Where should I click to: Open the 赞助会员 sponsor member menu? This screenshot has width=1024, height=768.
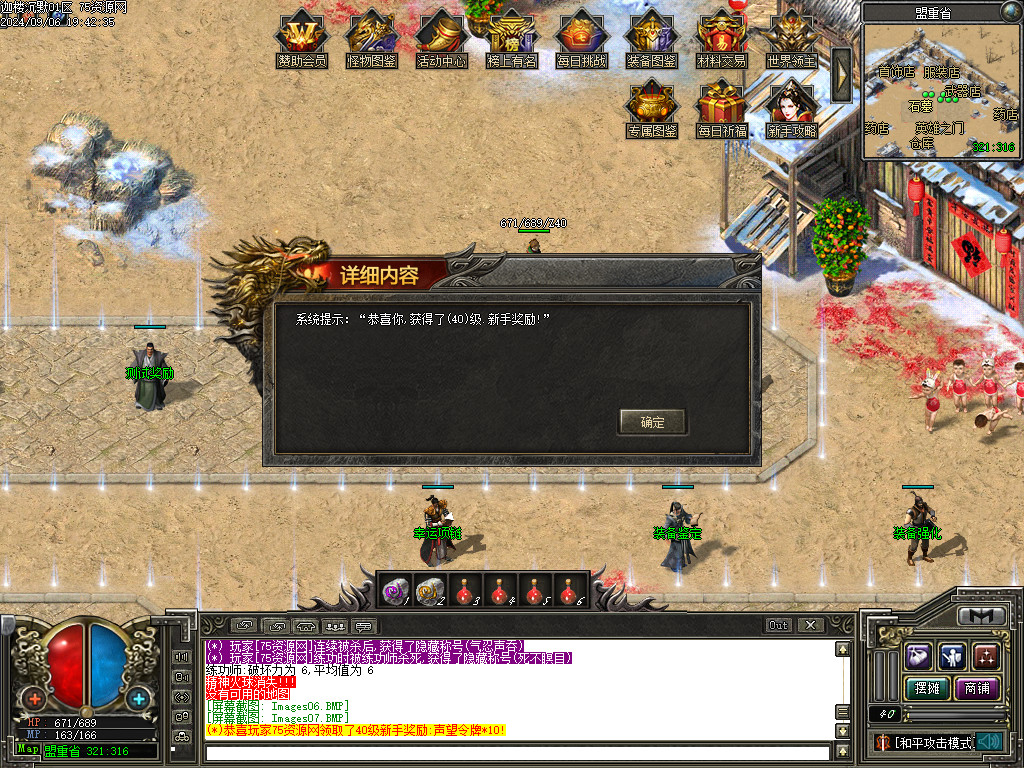[x=302, y=38]
